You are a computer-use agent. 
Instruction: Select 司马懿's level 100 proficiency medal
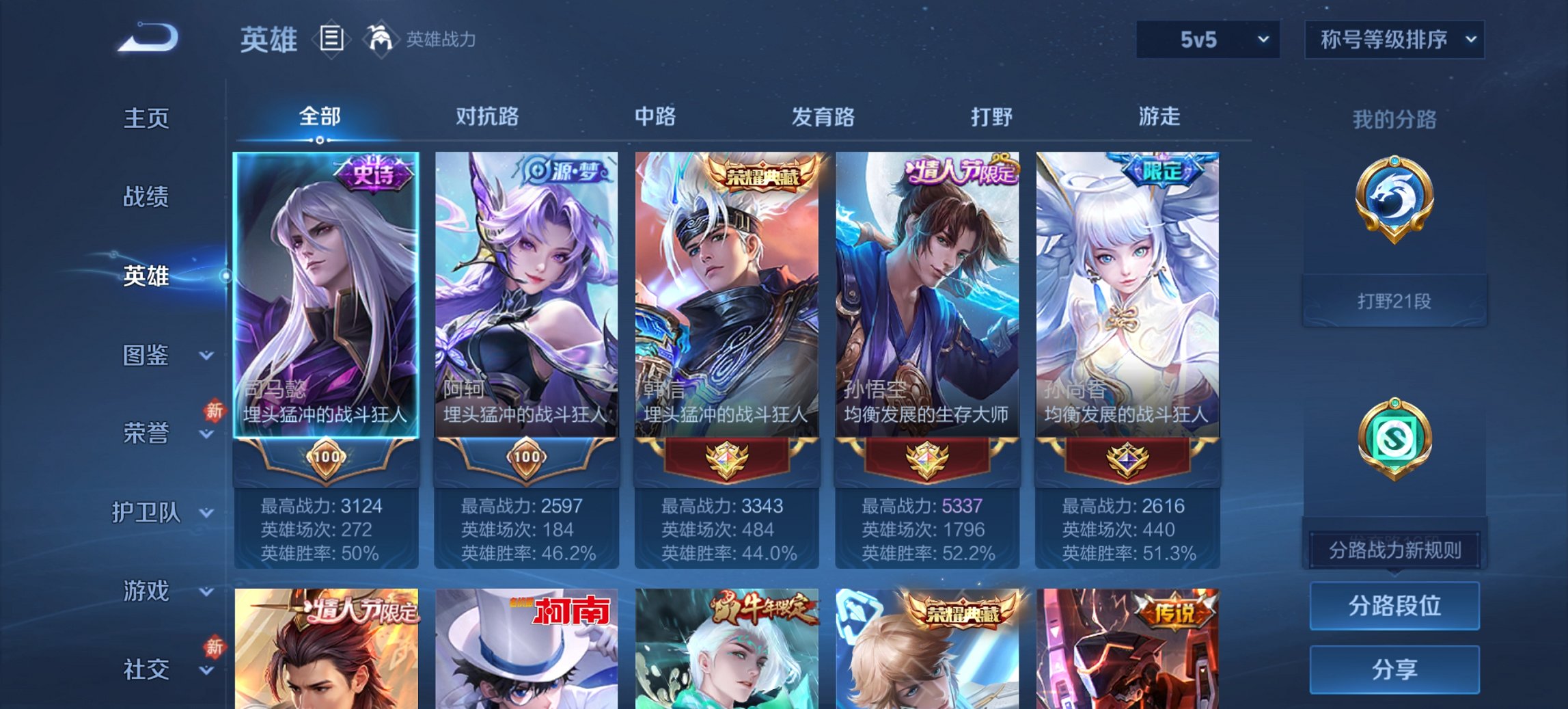tap(326, 459)
